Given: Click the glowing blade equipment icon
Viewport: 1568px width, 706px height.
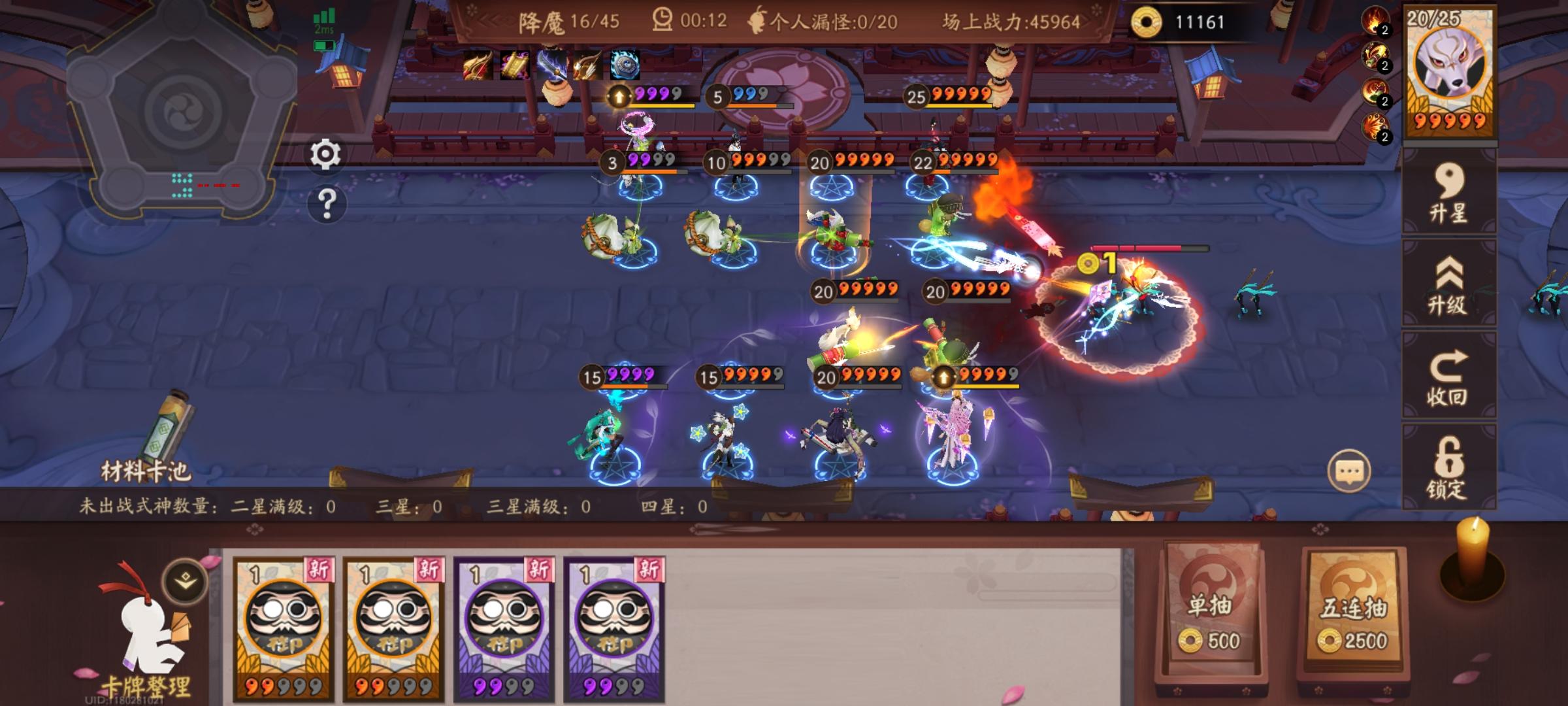Looking at the screenshot, I should coord(552,63).
